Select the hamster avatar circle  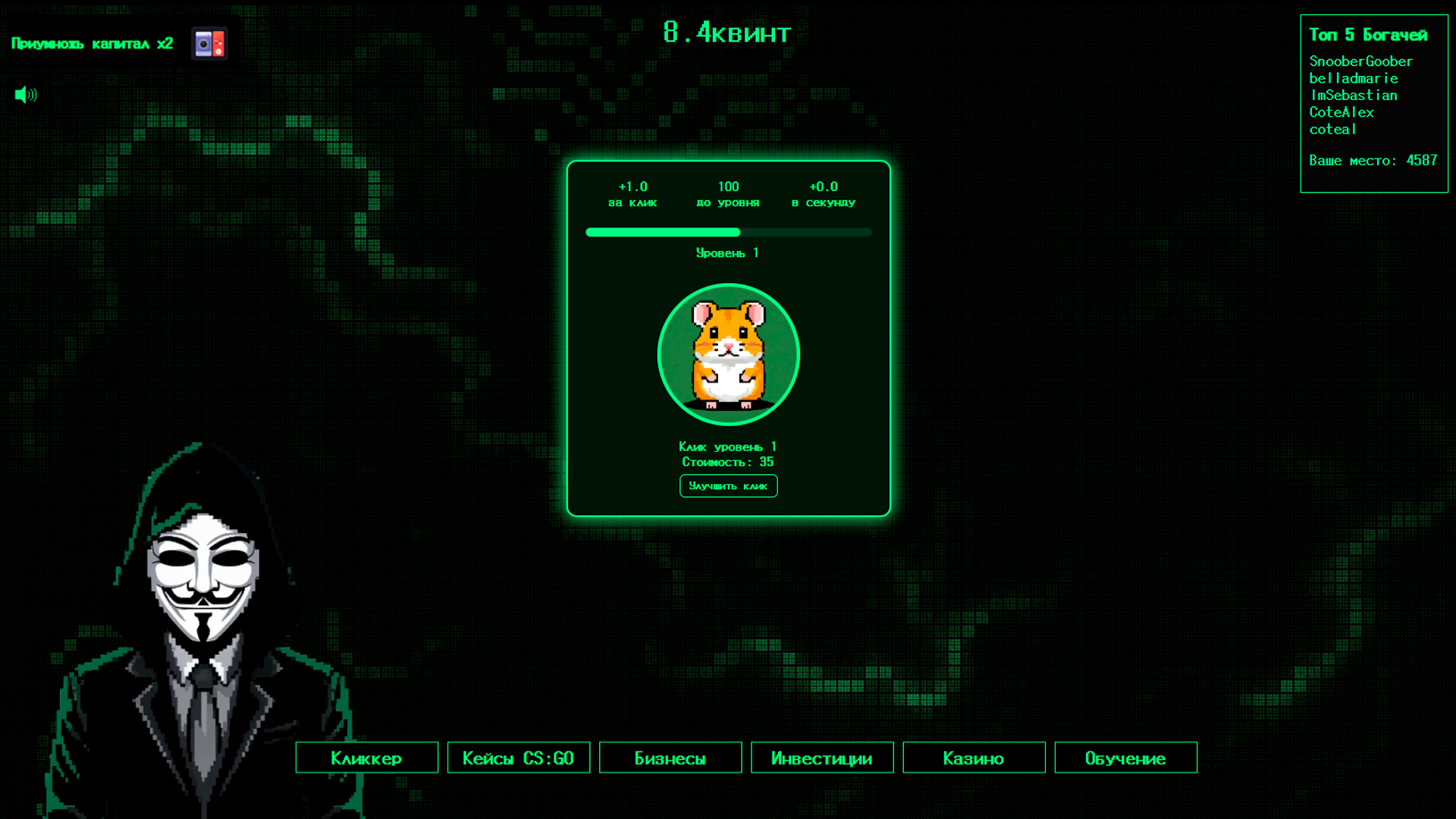[x=728, y=354]
